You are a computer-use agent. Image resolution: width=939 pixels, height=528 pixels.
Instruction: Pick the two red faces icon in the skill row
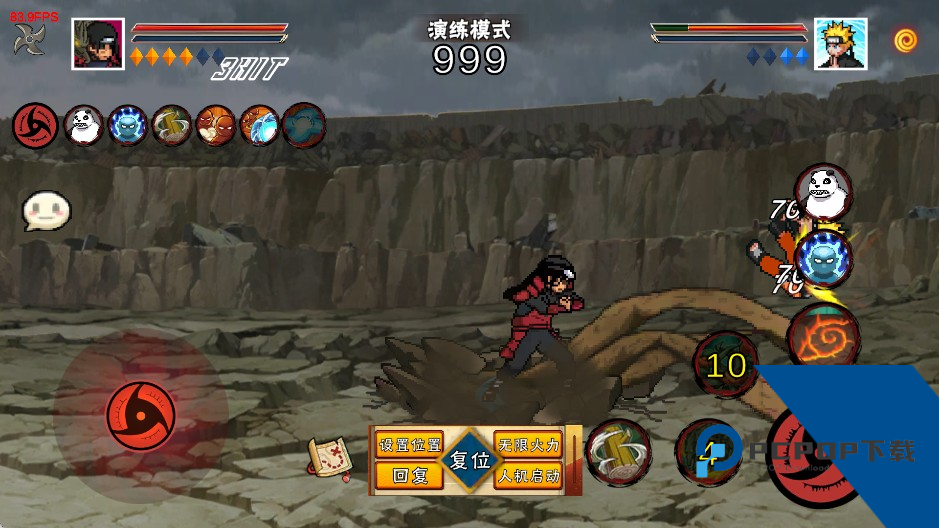[x=215, y=125]
